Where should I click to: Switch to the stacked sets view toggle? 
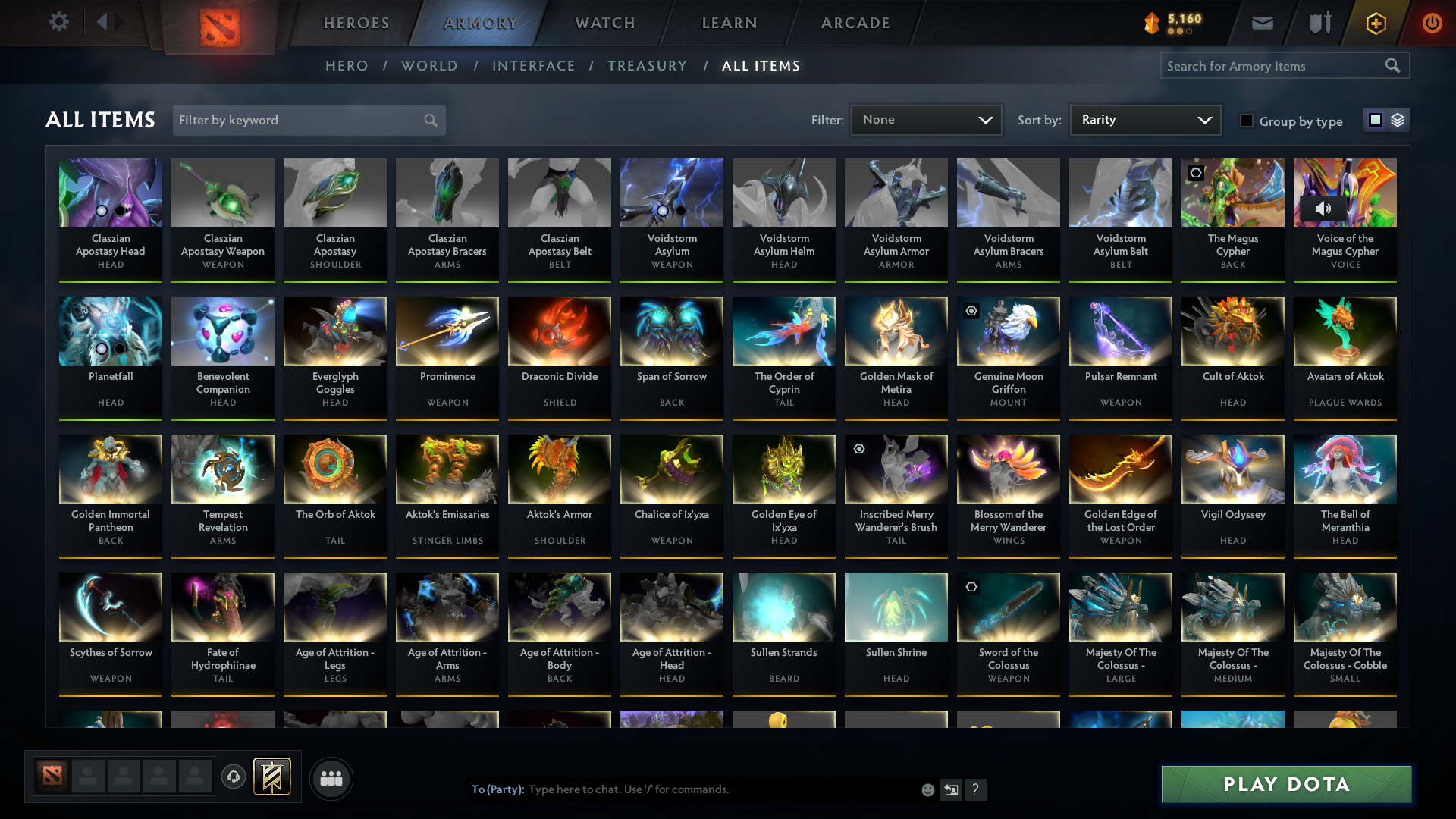[1396, 119]
